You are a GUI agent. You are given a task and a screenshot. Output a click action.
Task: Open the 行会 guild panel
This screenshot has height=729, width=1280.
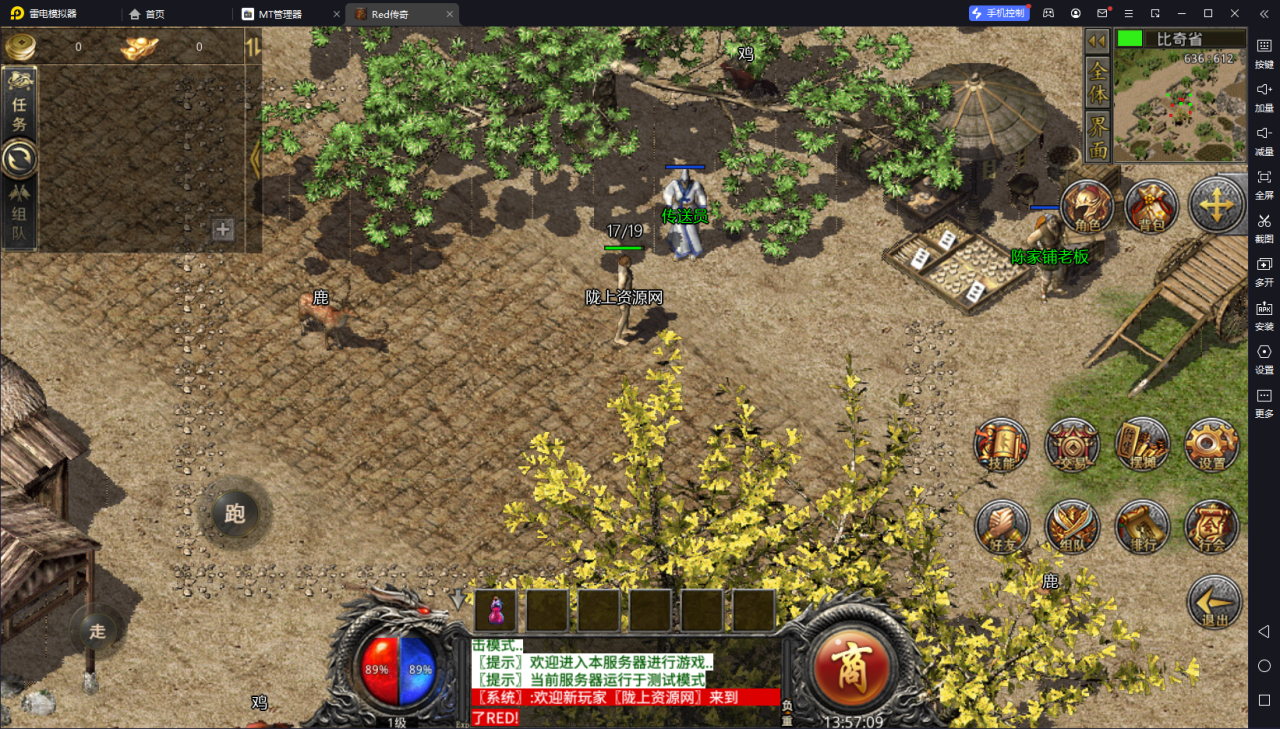pyautogui.click(x=1212, y=527)
